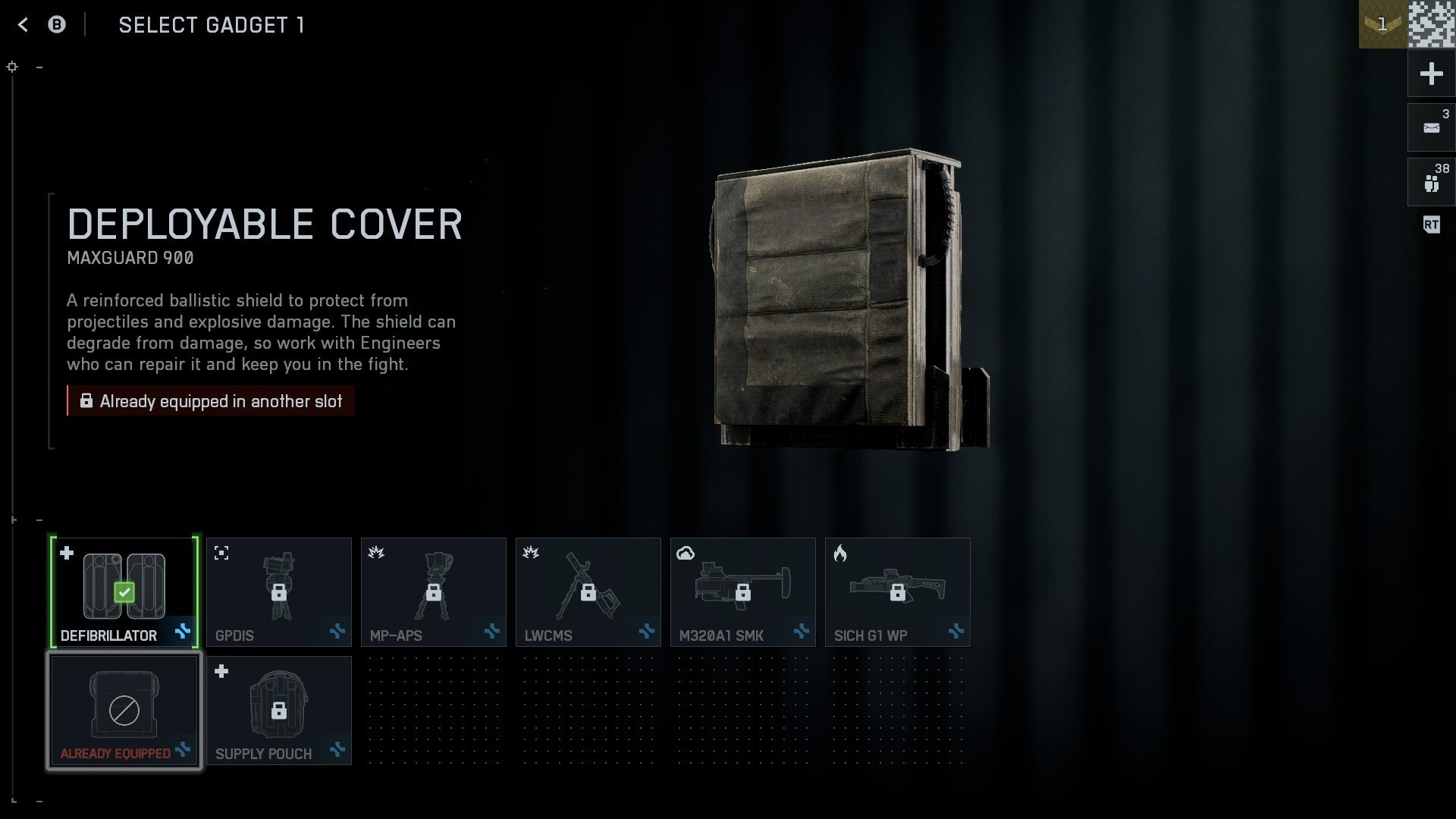Select the Supply Pouch gadget

tap(278, 709)
